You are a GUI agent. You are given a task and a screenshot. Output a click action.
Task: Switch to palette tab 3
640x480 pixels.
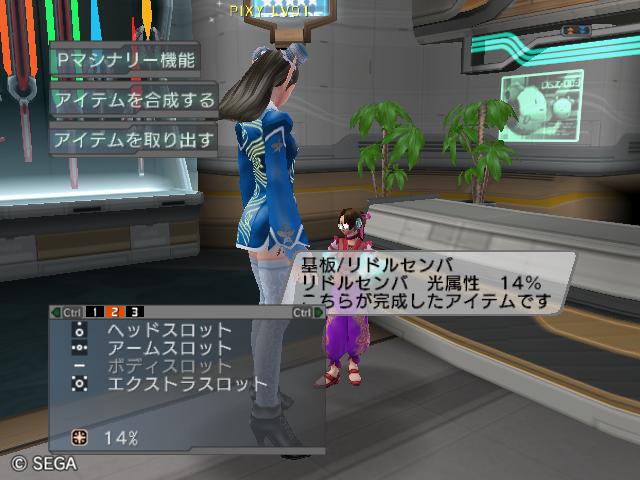pos(134,312)
